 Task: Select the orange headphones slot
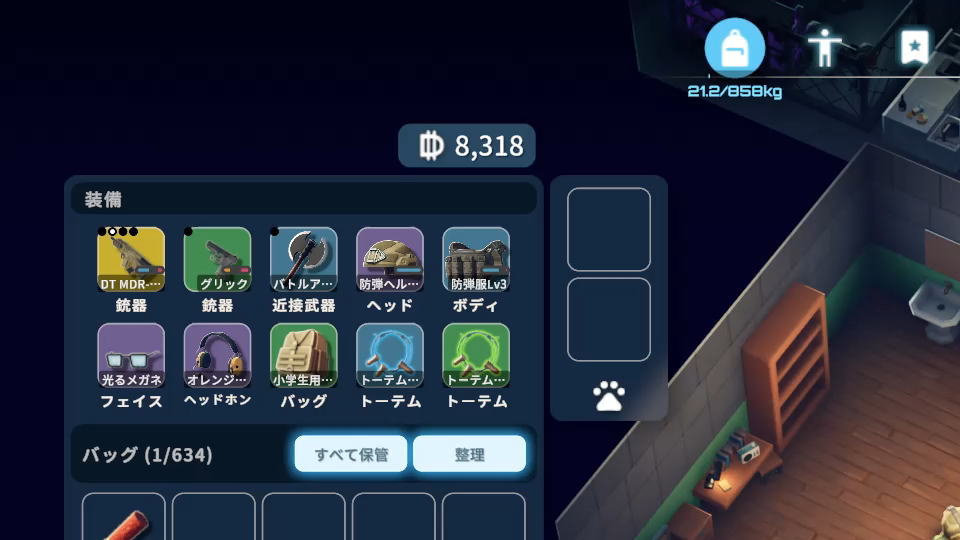click(217, 356)
